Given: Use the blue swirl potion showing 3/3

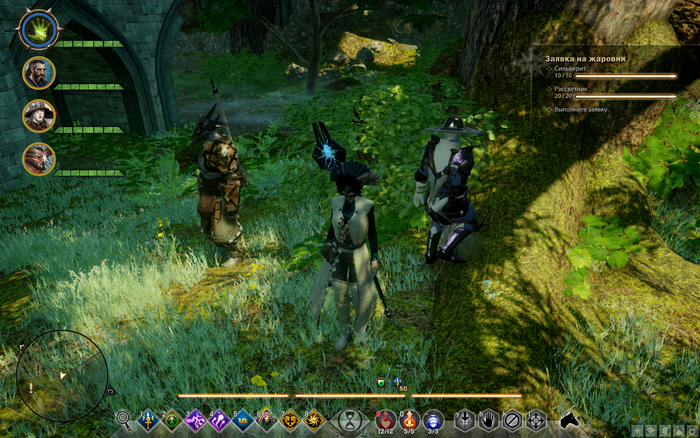Looking at the screenshot, I should [432, 420].
